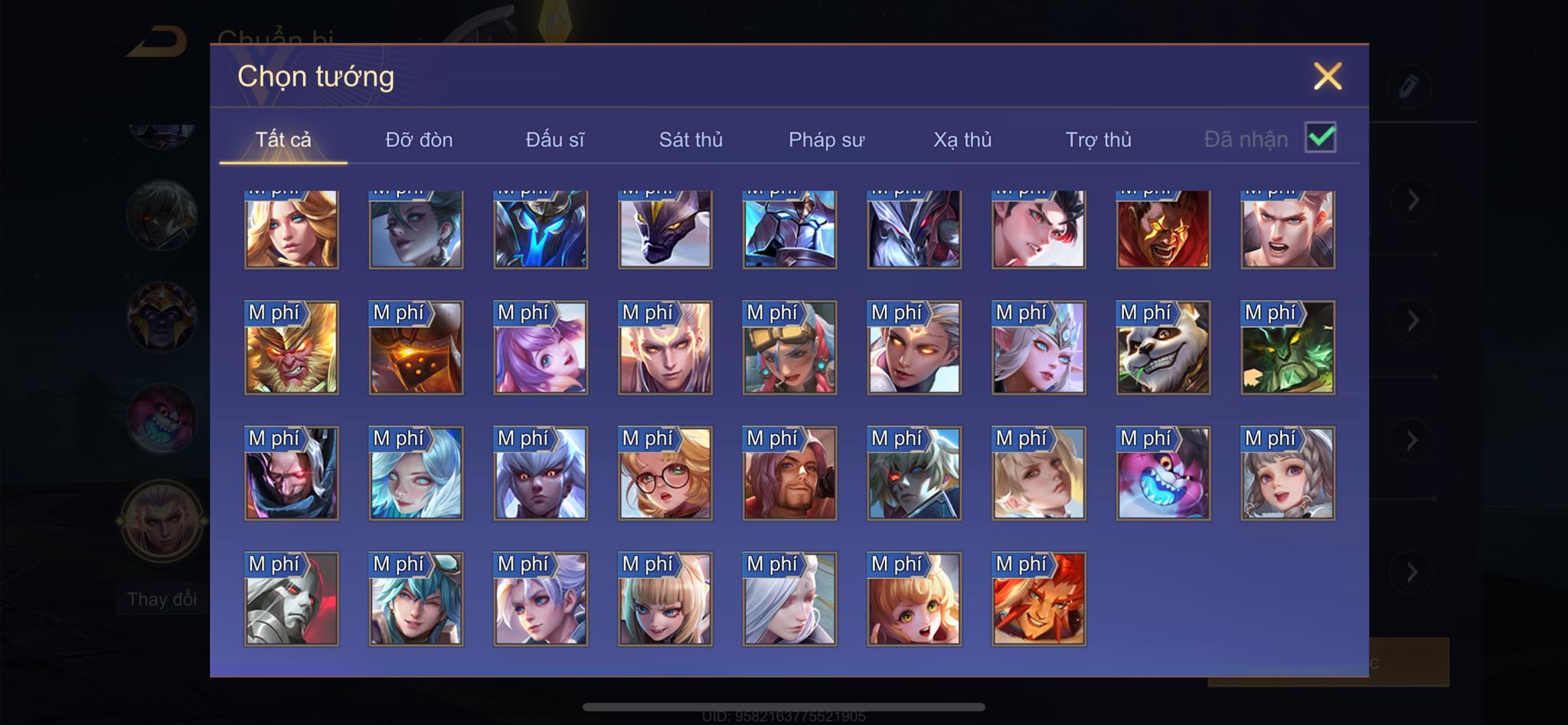Select the purple grinning cat creature hero
The image size is (1568, 725).
[1163, 474]
